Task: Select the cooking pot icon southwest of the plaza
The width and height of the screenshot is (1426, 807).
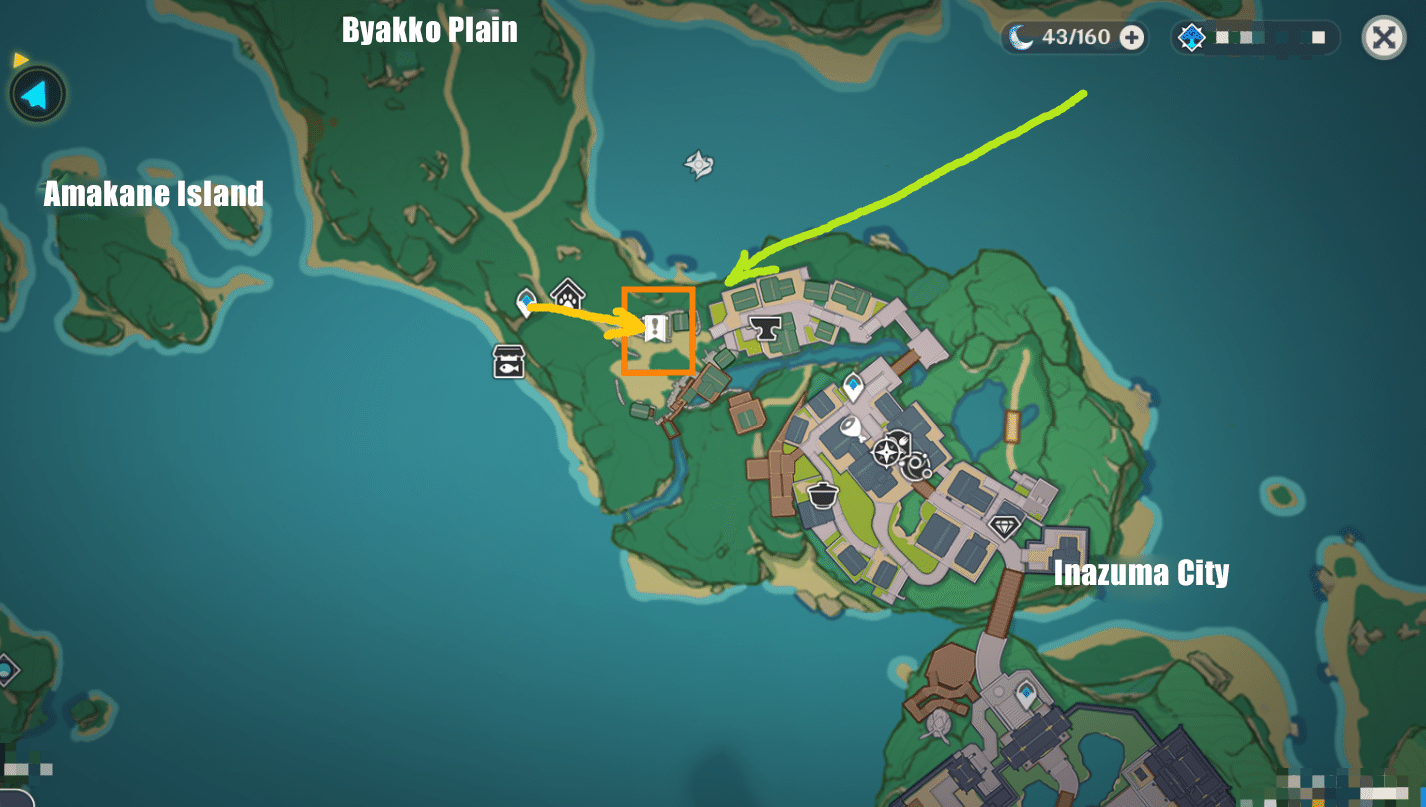Action: click(x=823, y=495)
